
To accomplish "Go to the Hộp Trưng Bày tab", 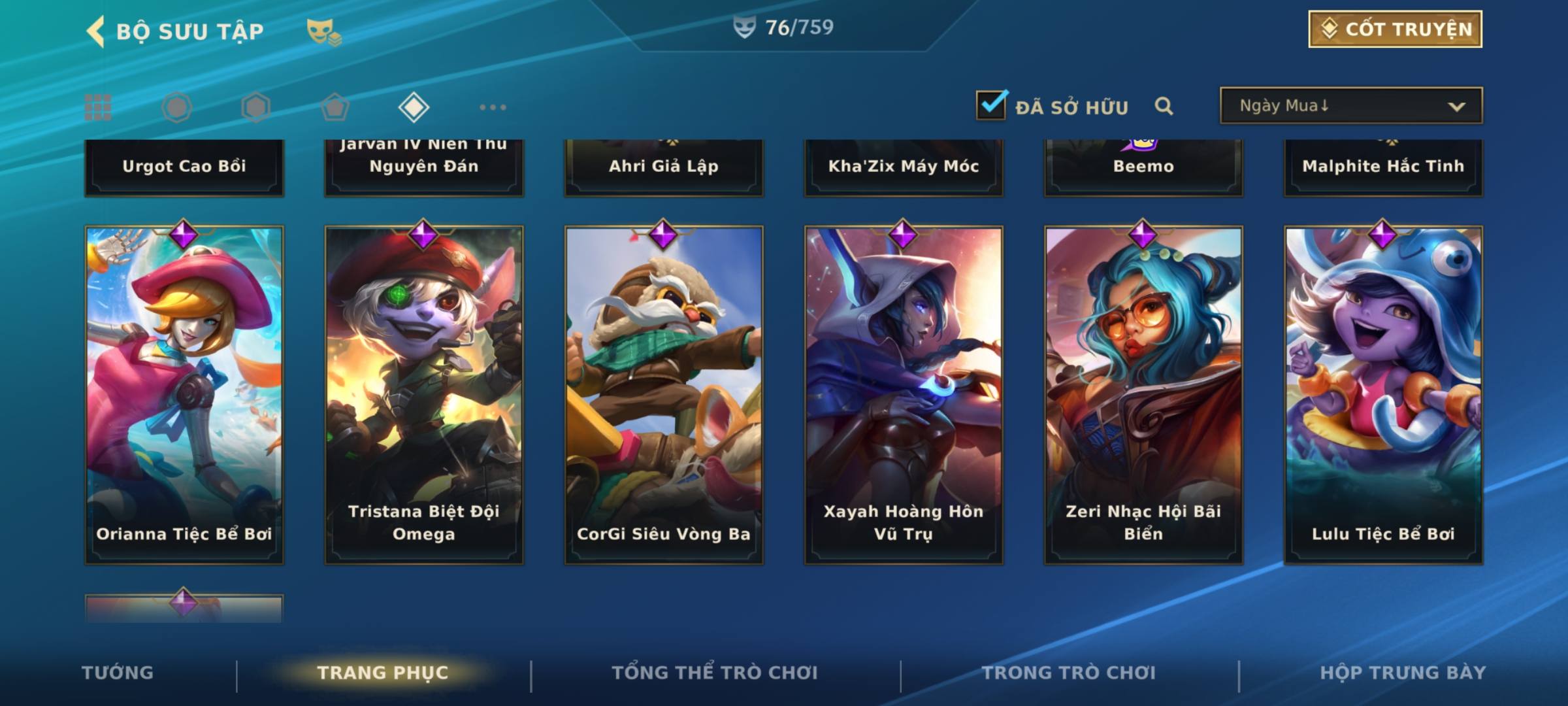I will tap(1403, 673).
